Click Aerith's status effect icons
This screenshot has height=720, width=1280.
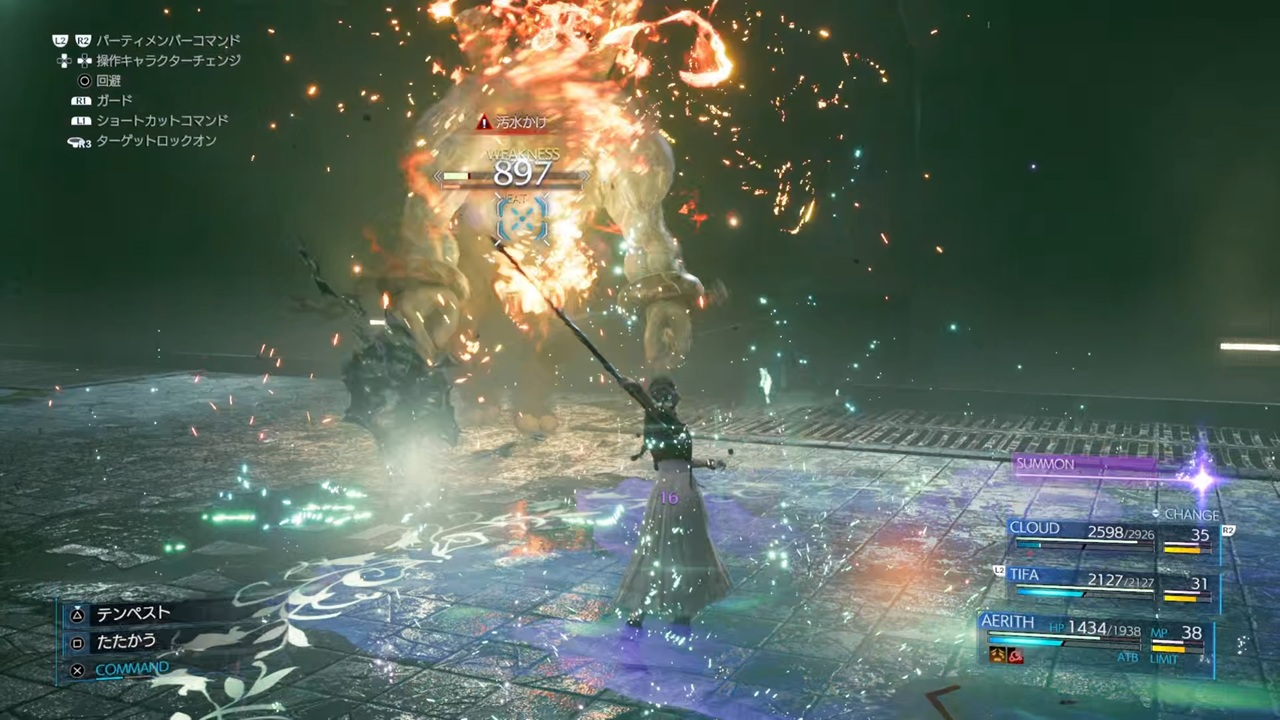point(1006,656)
